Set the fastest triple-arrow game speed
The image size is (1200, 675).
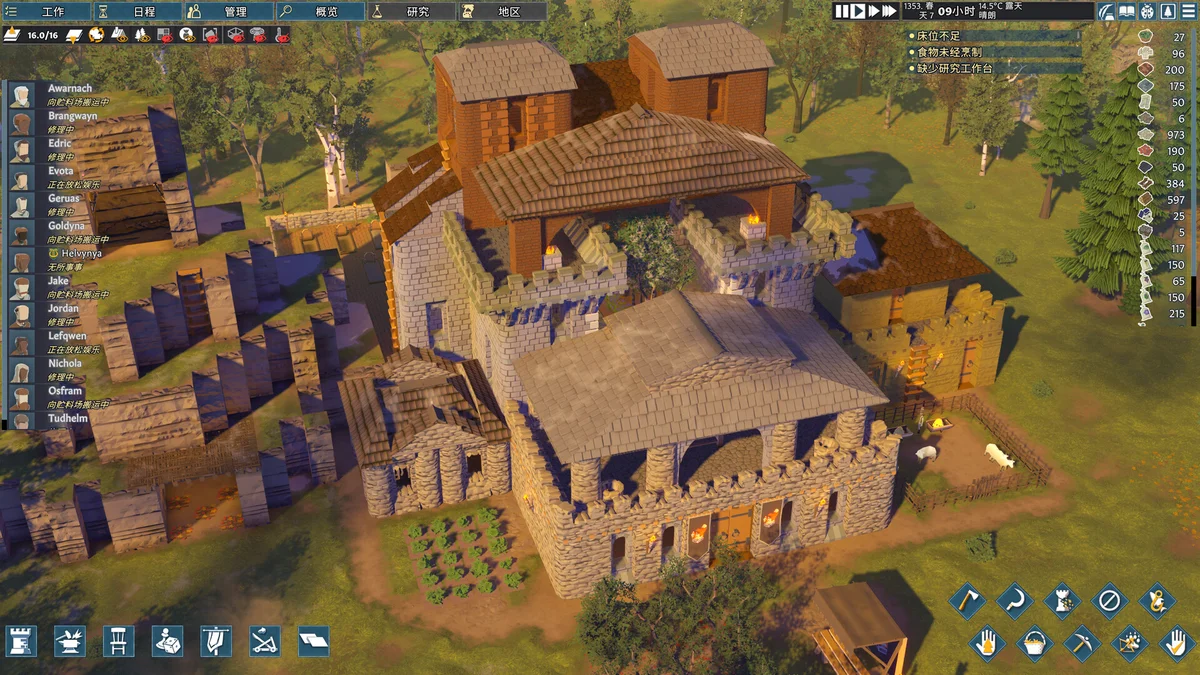(x=889, y=11)
